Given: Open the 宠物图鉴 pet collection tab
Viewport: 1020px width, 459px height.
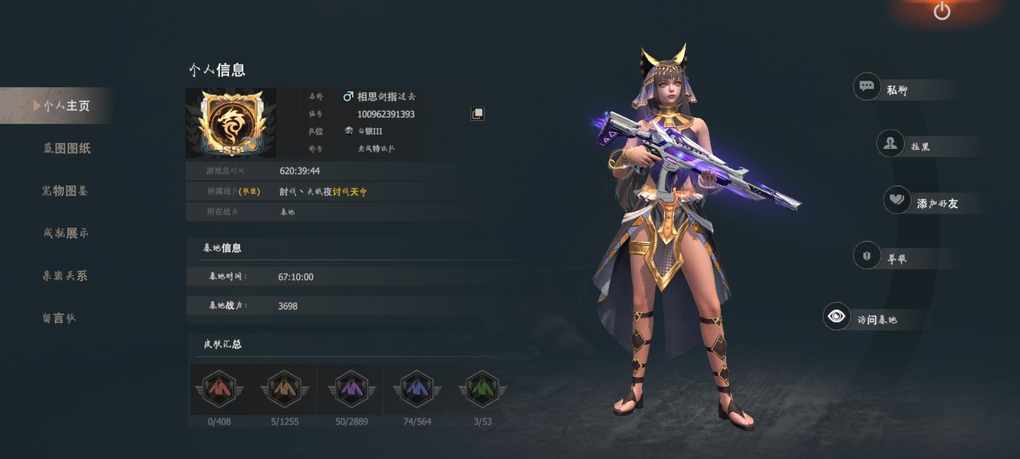Looking at the screenshot, I should (66, 190).
